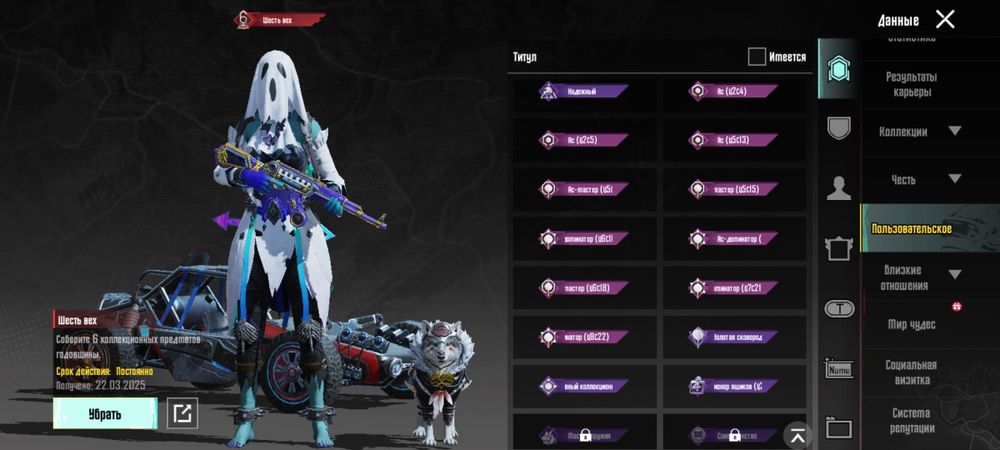1000x450 pixels.
Task: Open Система репутации page
Action: point(910,420)
